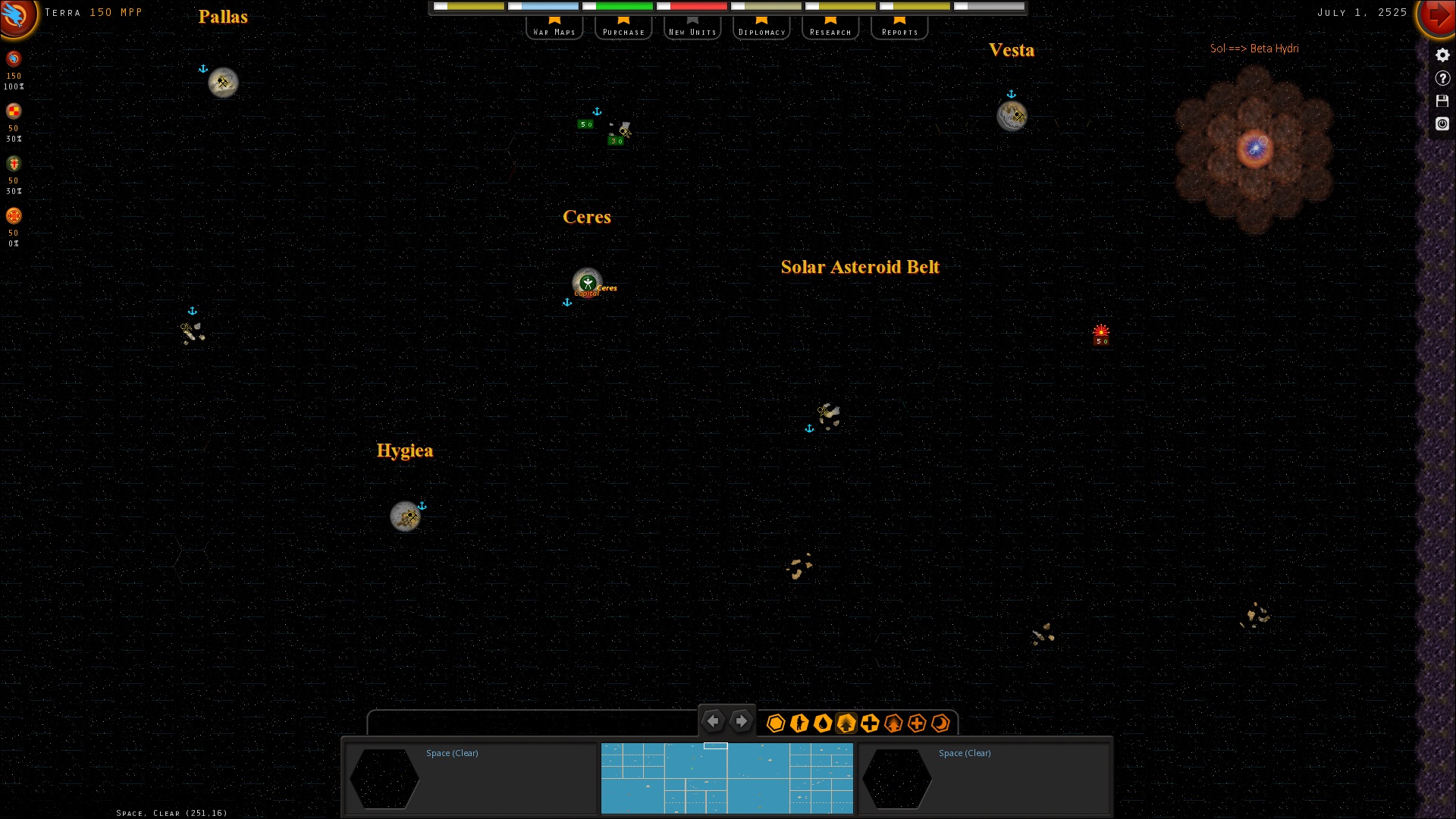This screenshot has height=819, width=1456.
Task: Switch to the War Maps tab
Action: (x=554, y=31)
